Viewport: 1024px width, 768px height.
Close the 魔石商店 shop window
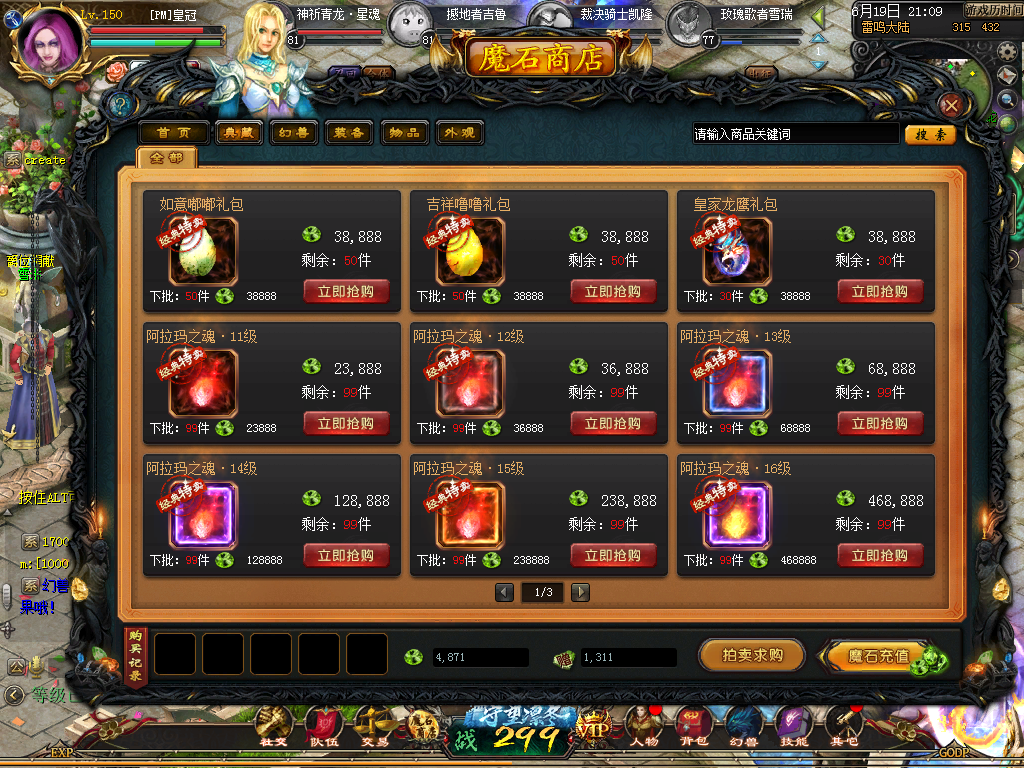point(952,105)
